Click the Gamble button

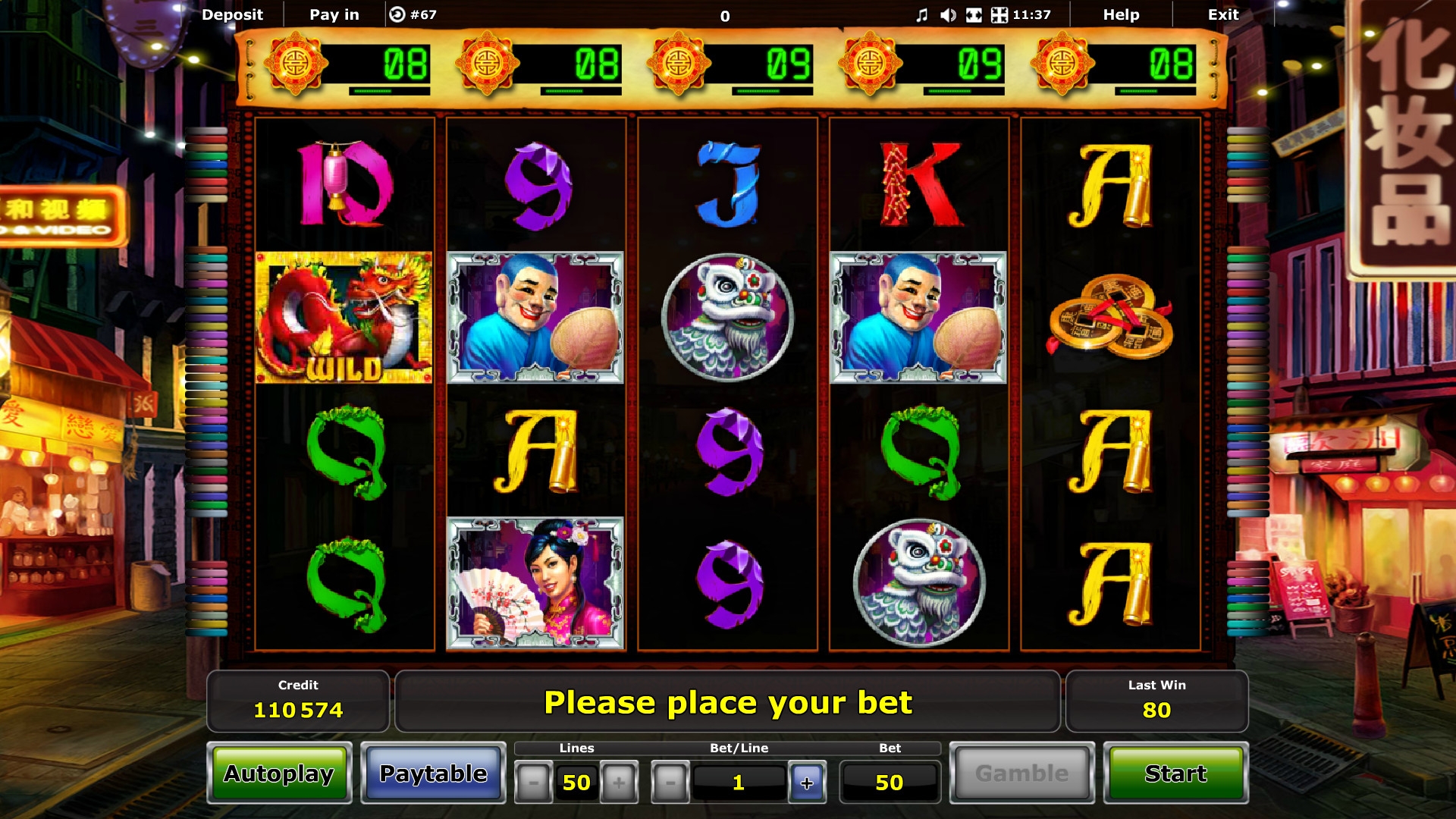[x=1021, y=773]
